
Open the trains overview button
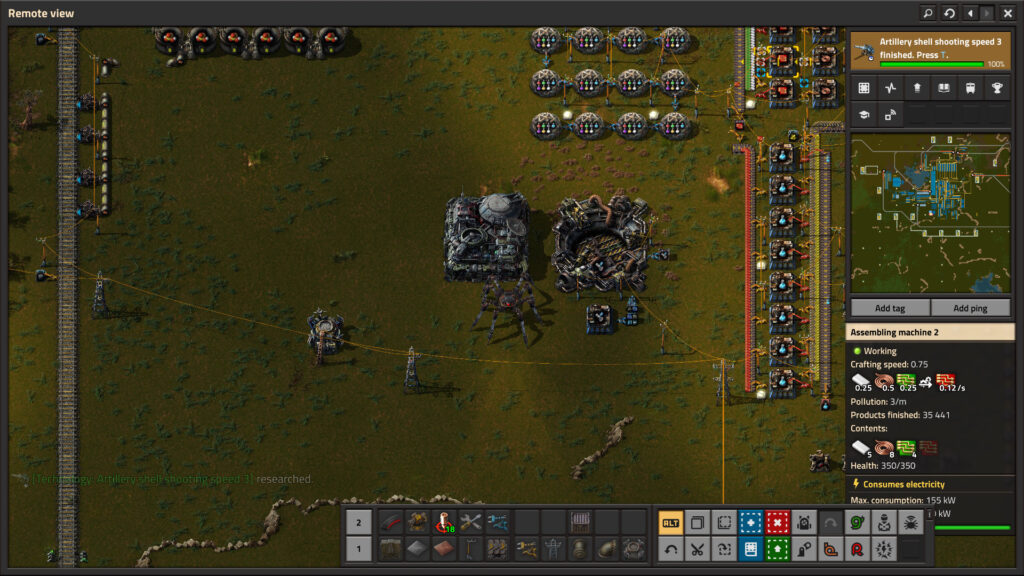969,88
